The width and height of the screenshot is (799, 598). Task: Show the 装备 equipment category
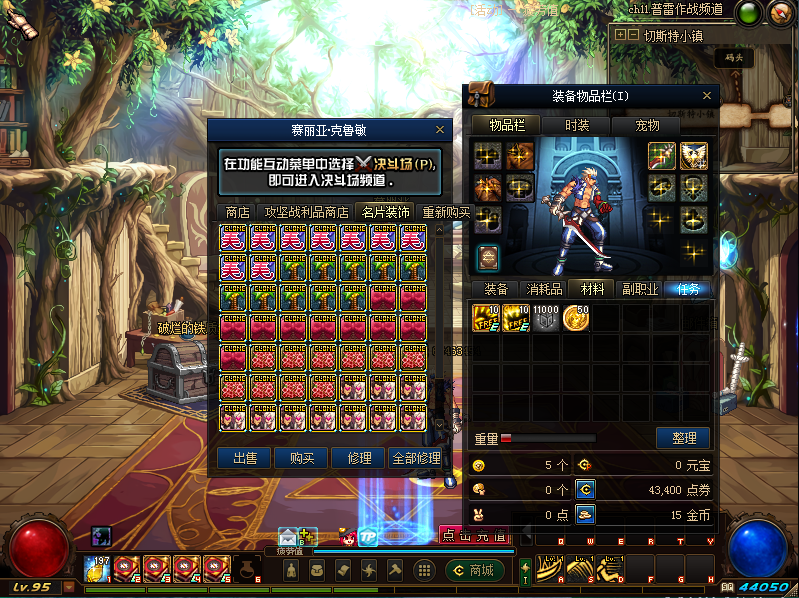click(x=496, y=289)
